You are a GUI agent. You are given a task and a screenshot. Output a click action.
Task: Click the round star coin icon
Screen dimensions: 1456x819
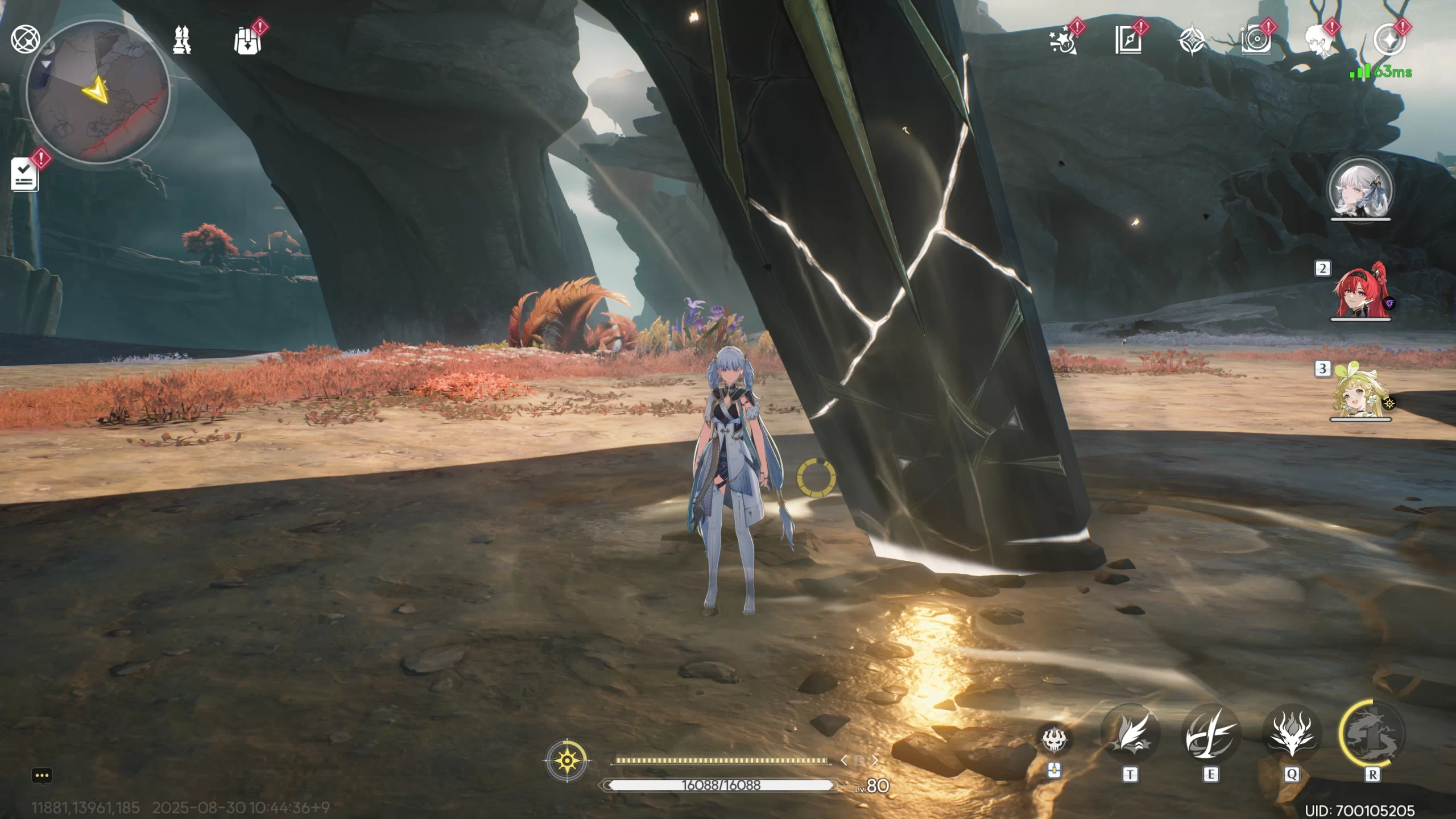click(x=1389, y=40)
